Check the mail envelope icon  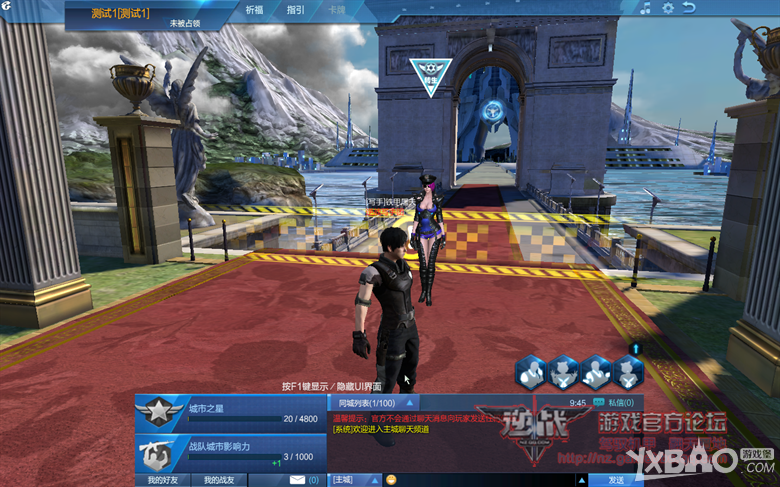(296, 480)
